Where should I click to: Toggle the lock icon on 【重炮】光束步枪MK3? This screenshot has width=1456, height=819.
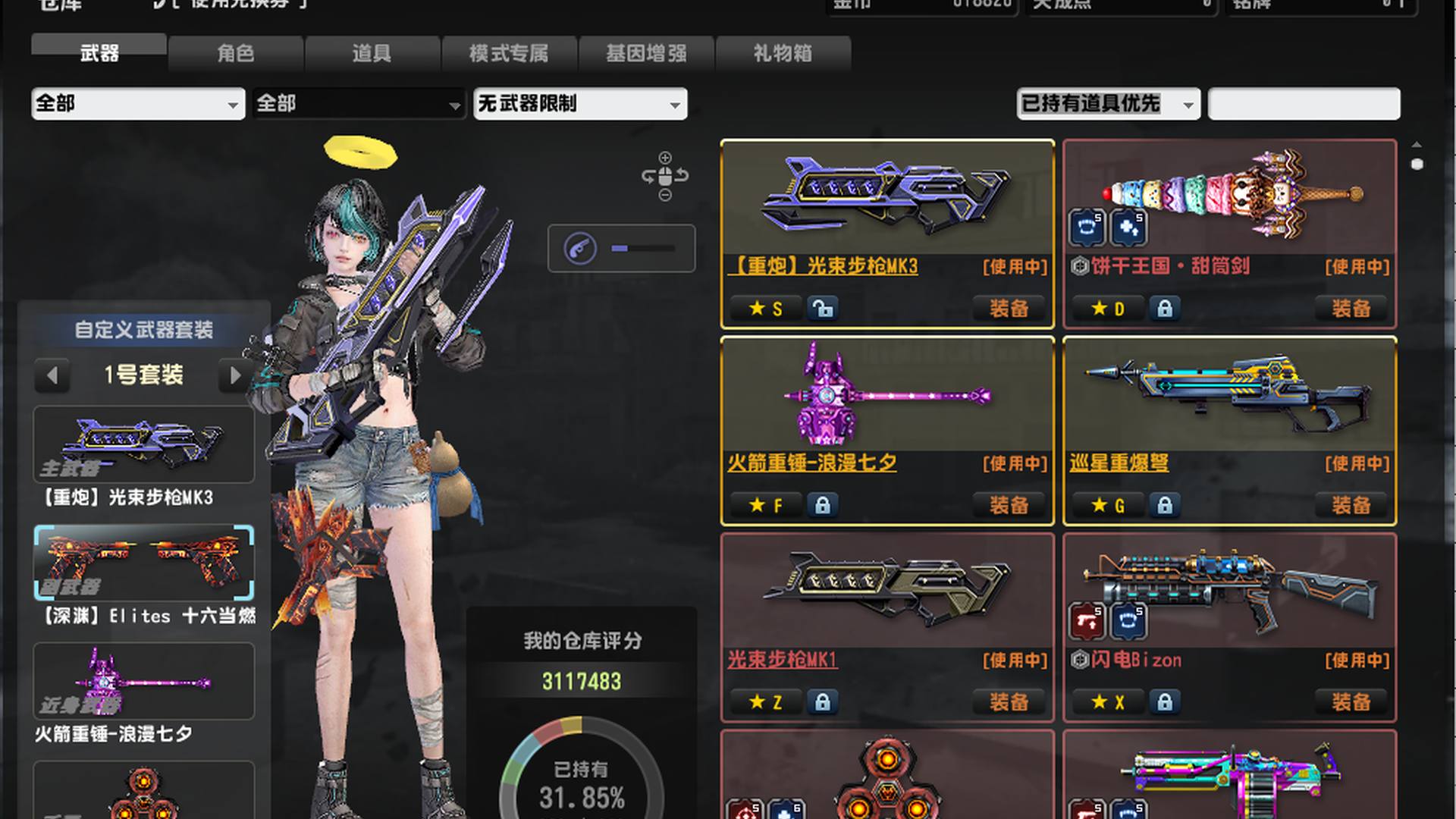(823, 309)
